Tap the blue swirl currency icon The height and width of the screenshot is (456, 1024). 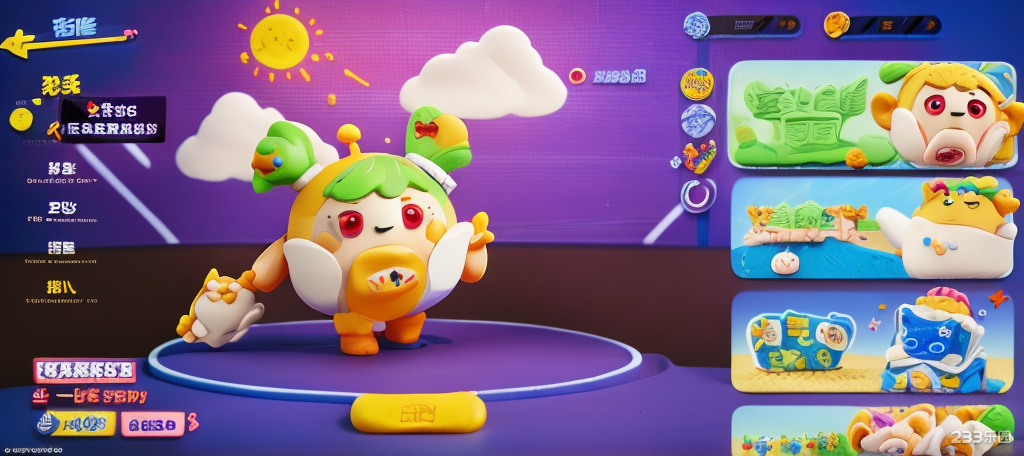coord(697,25)
